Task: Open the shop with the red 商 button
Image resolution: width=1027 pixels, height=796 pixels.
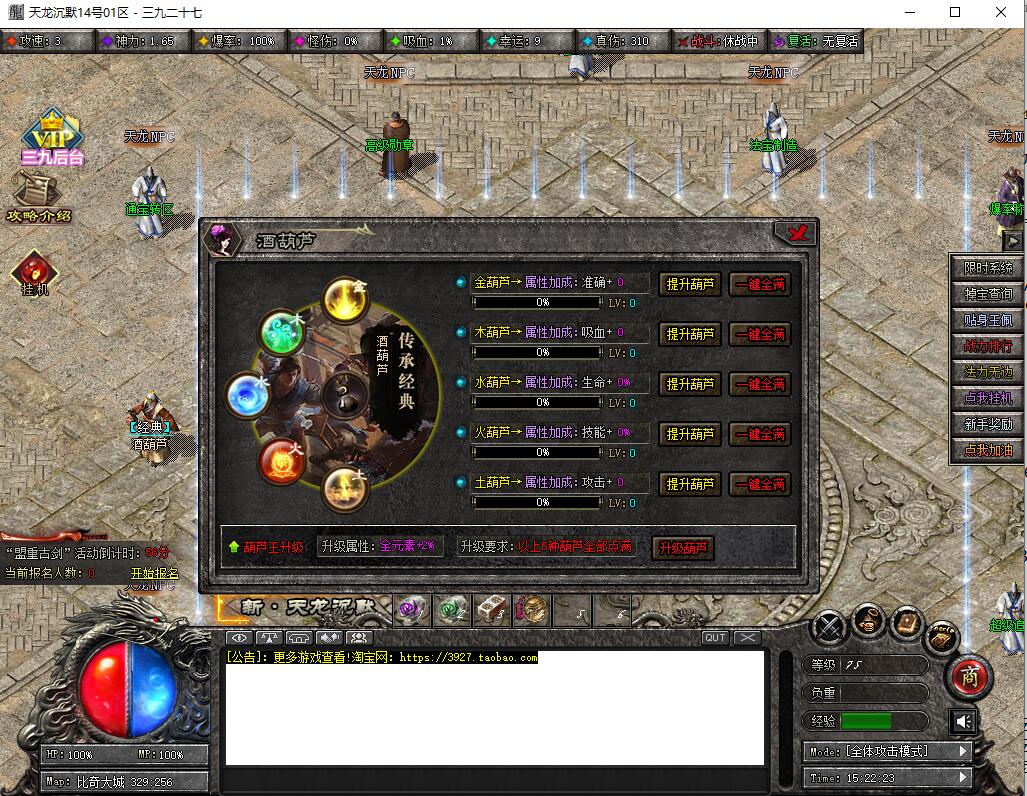Action: pyautogui.click(x=969, y=677)
